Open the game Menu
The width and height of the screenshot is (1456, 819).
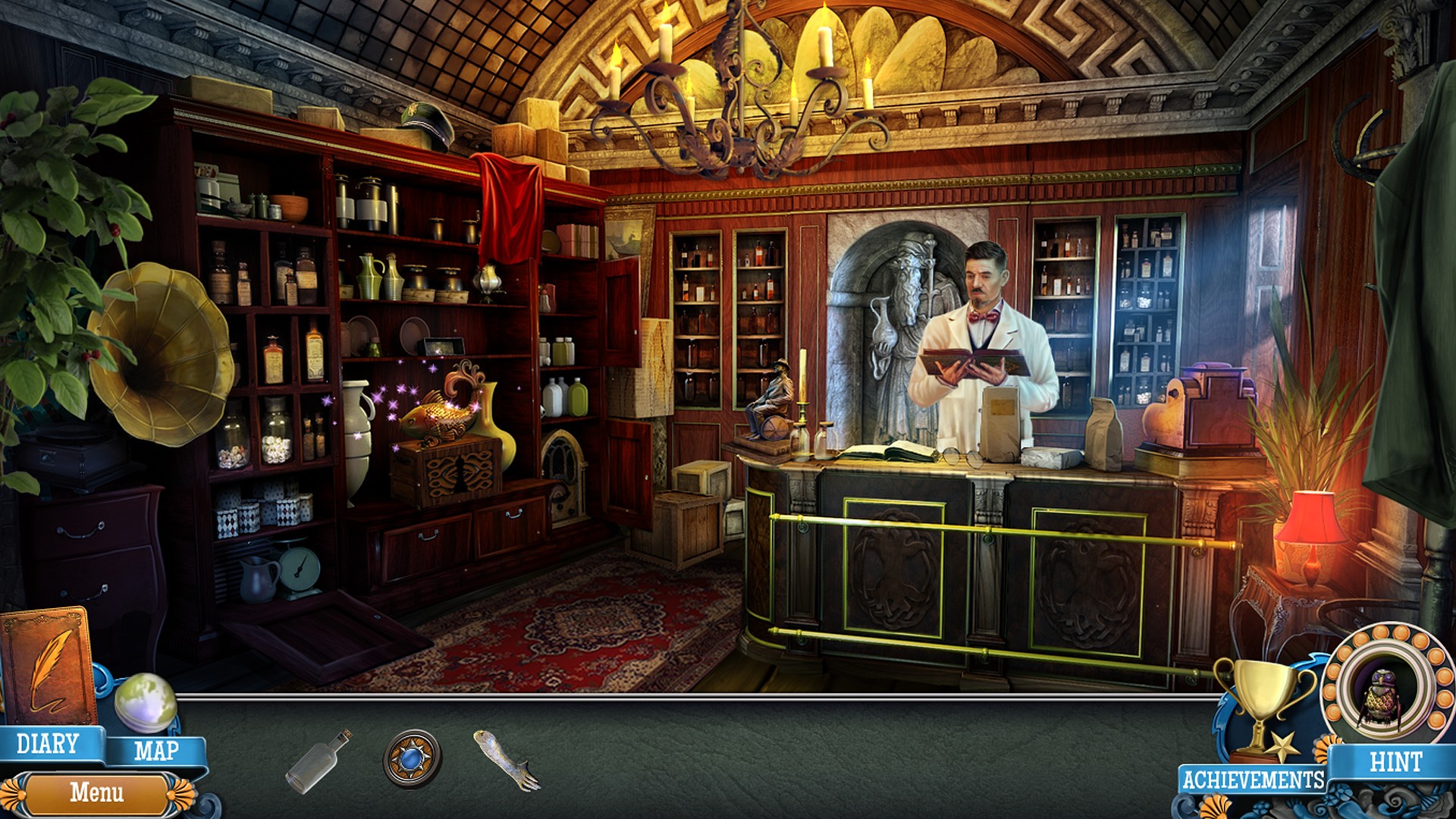coord(96,792)
